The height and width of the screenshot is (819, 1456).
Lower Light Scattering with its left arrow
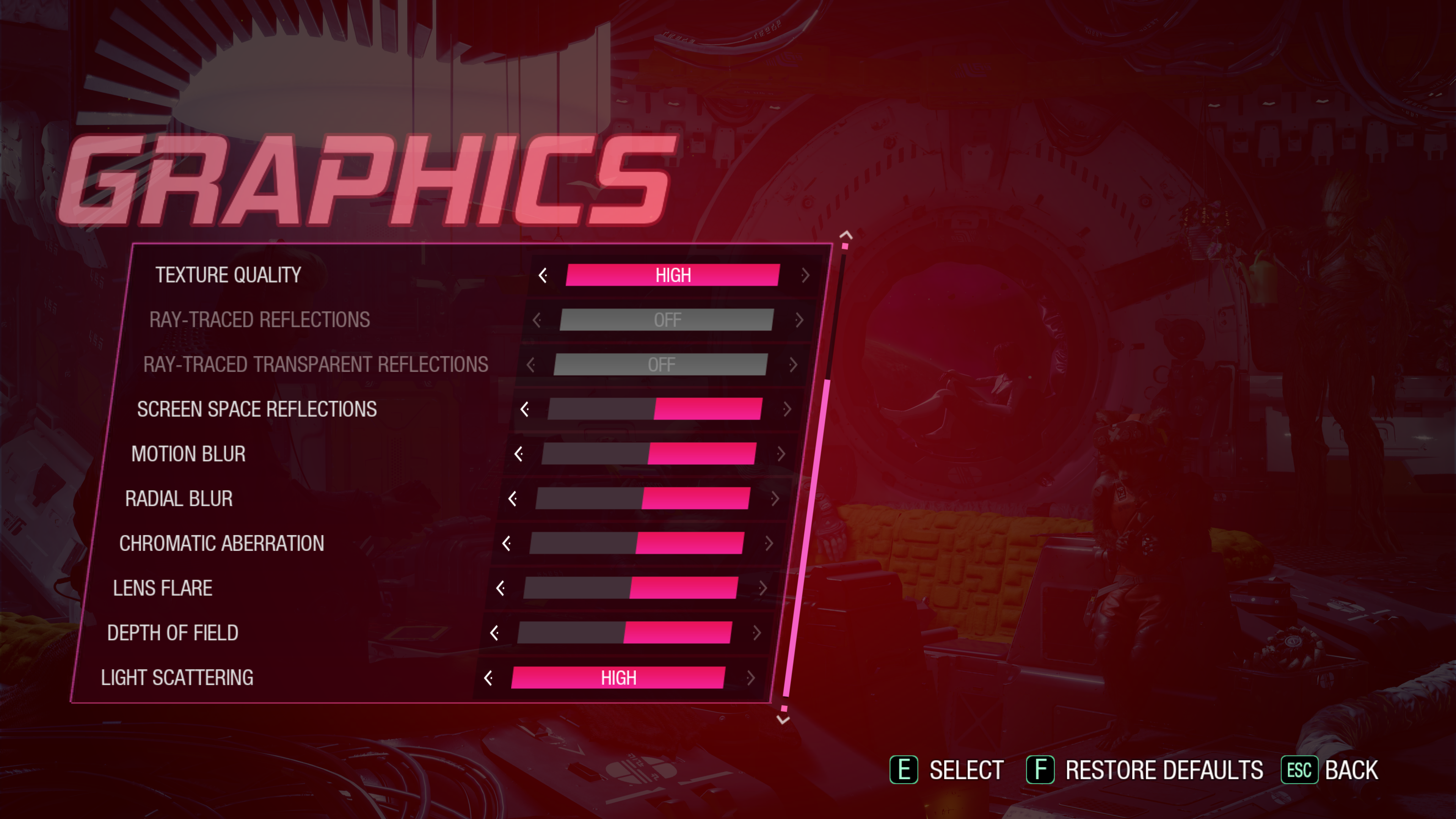coord(488,678)
